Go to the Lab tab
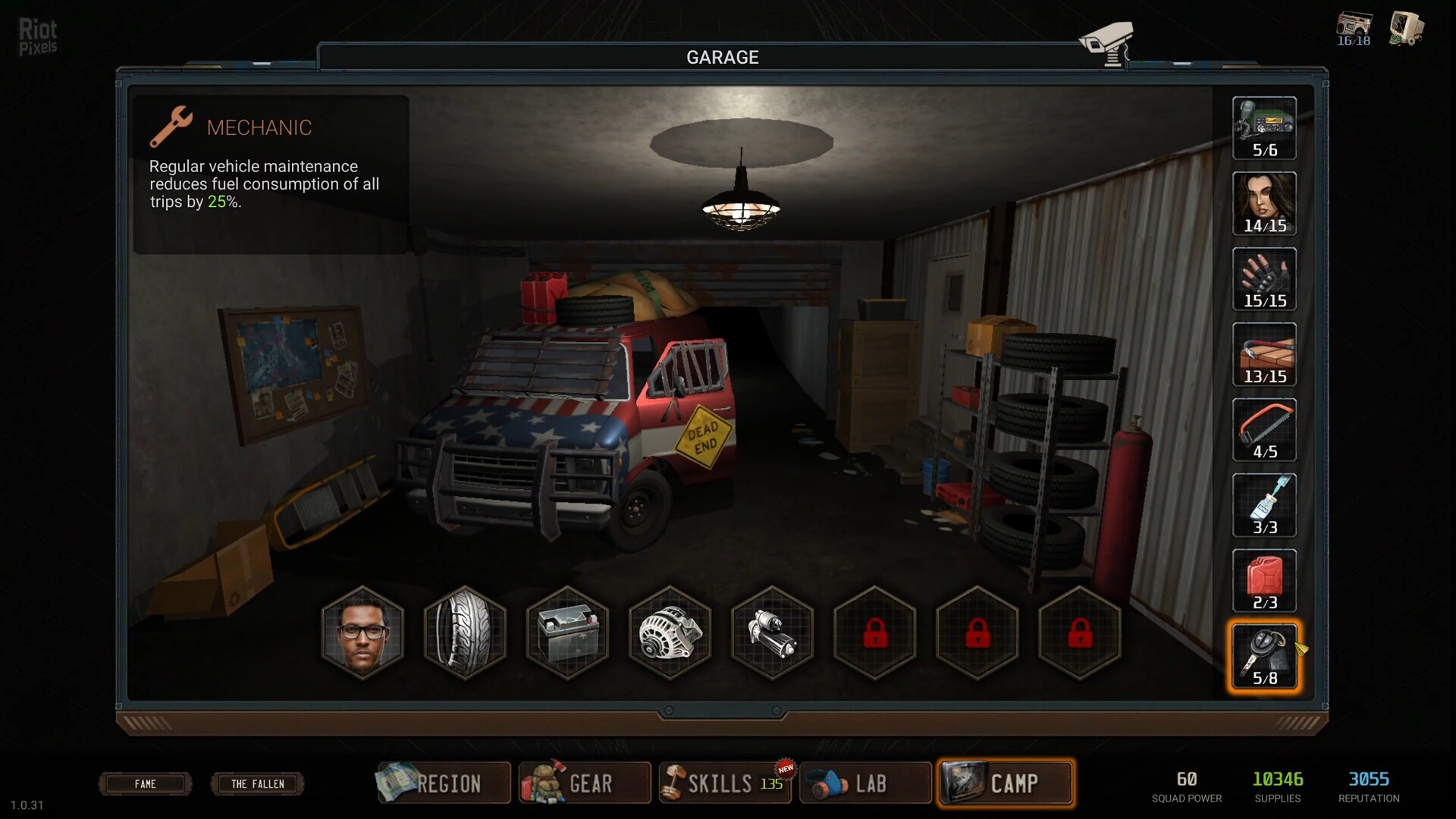Viewport: 1456px width, 819px height. tap(864, 783)
